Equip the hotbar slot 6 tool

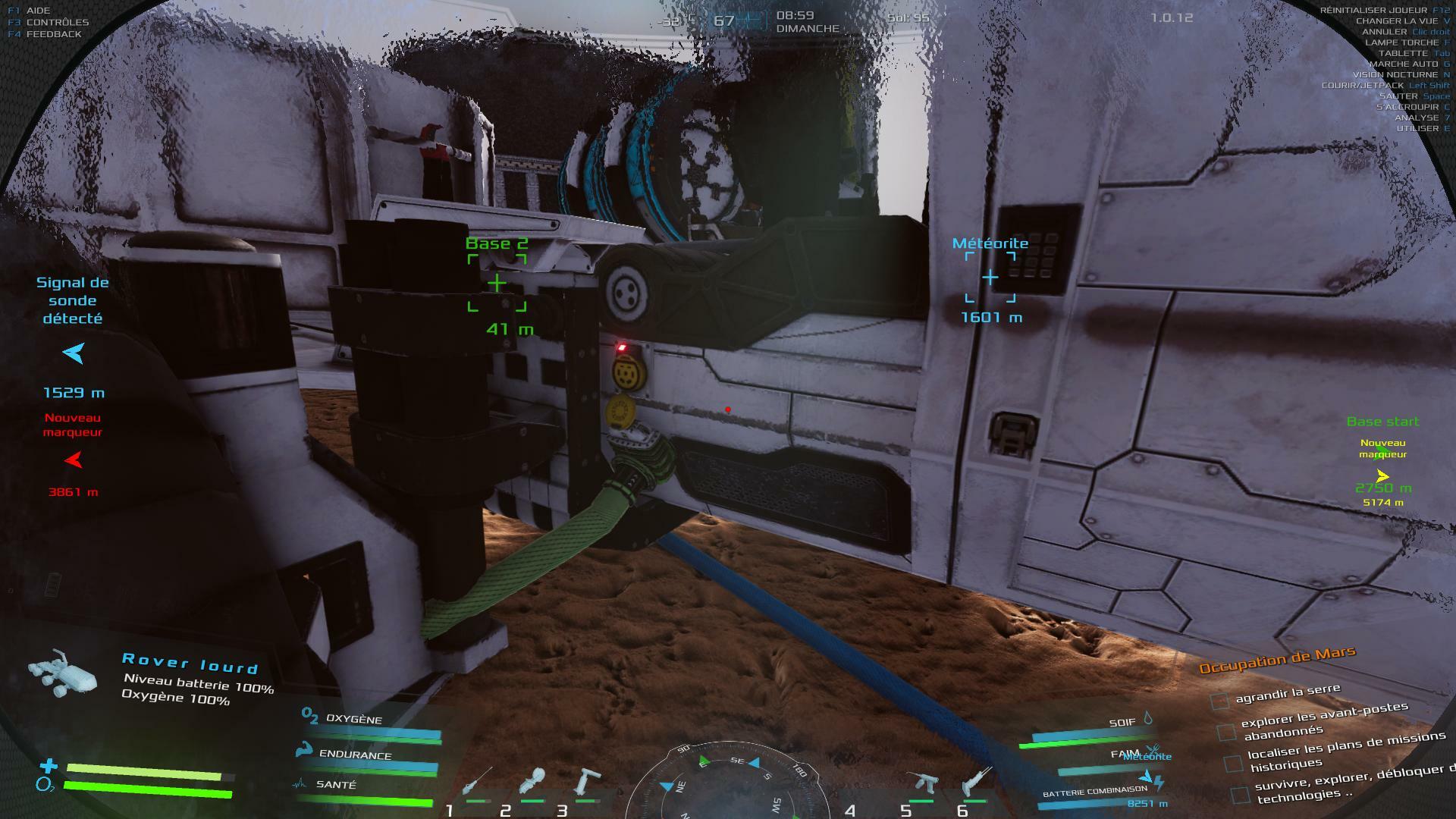[x=976, y=783]
